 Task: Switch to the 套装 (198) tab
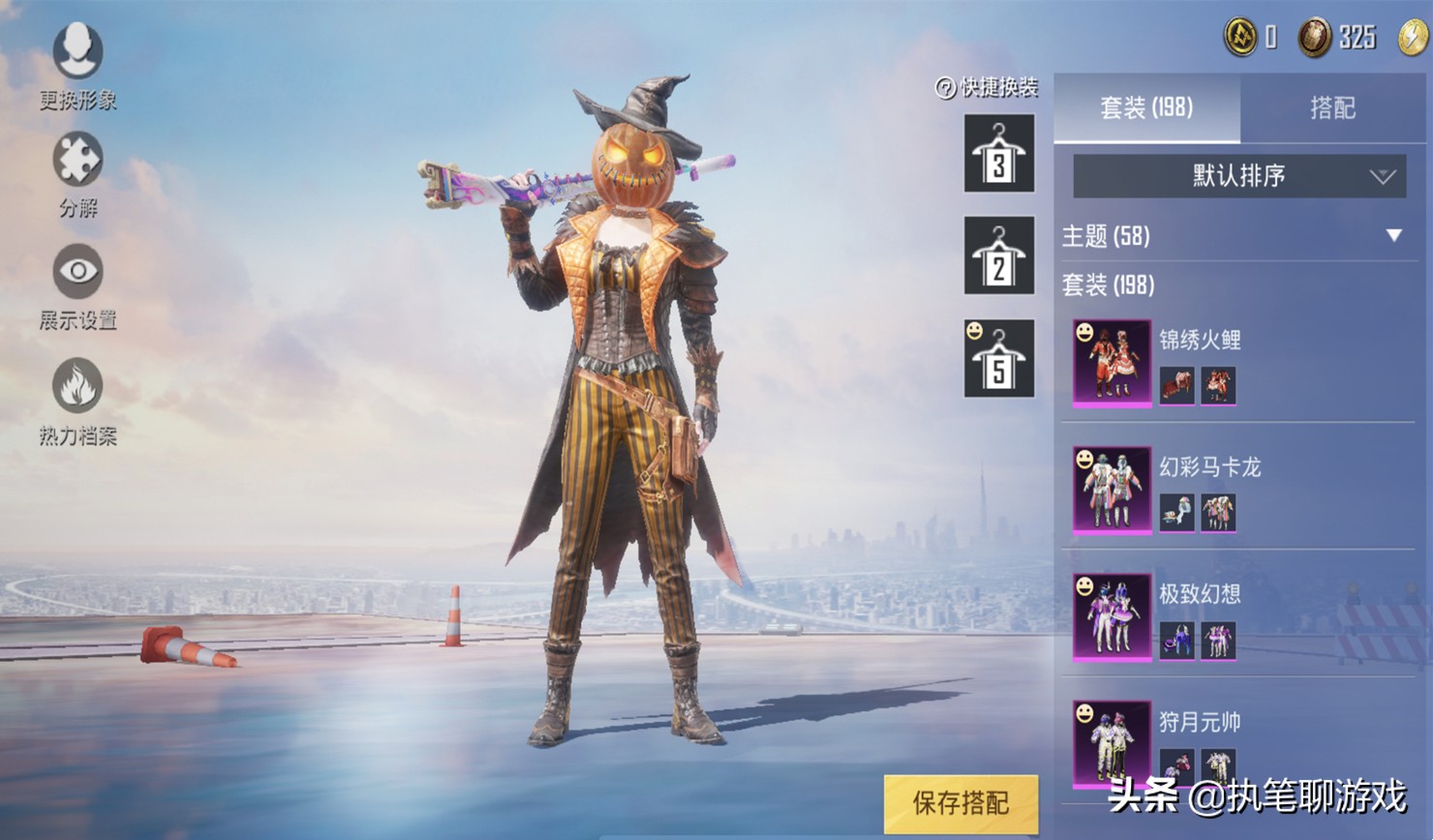coord(1146,107)
